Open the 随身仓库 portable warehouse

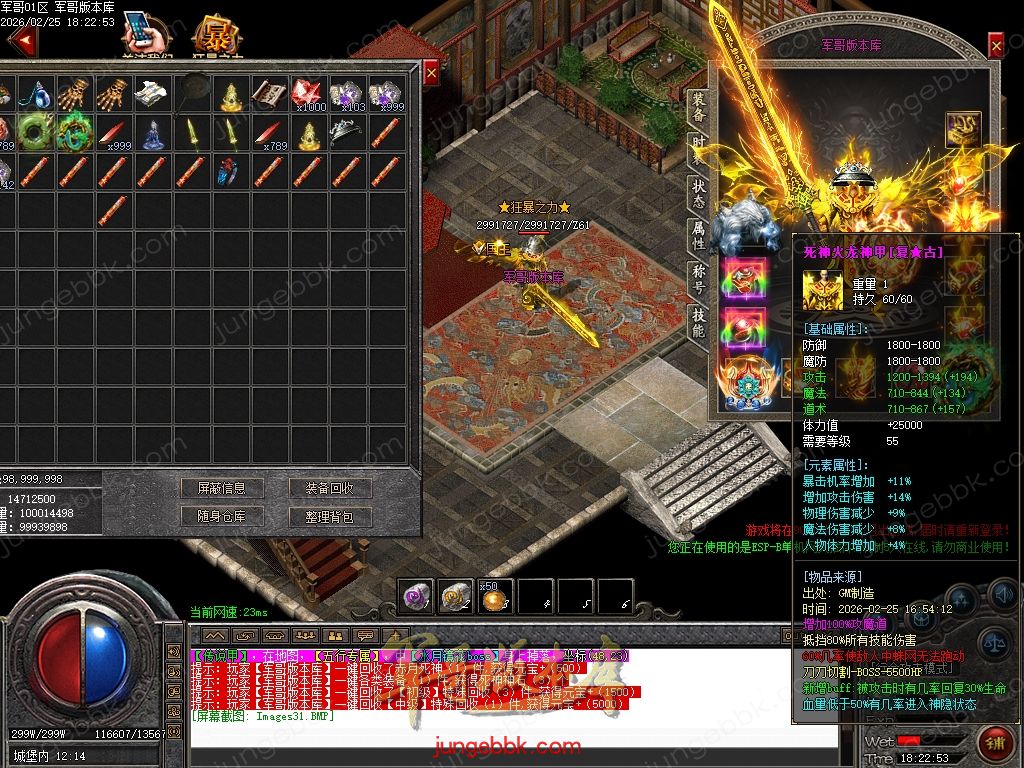coord(221,516)
